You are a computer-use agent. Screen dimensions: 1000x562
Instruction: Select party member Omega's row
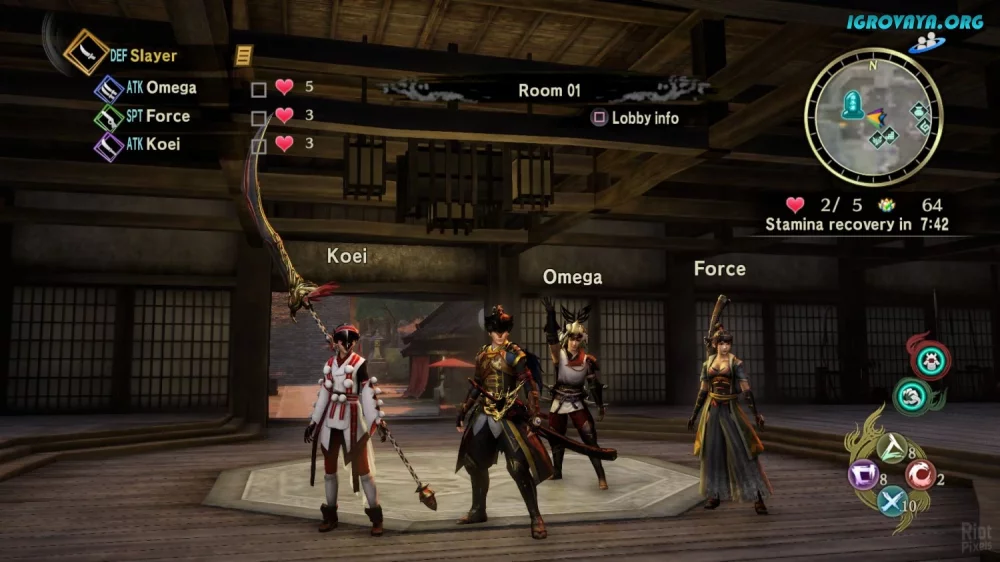(170, 88)
